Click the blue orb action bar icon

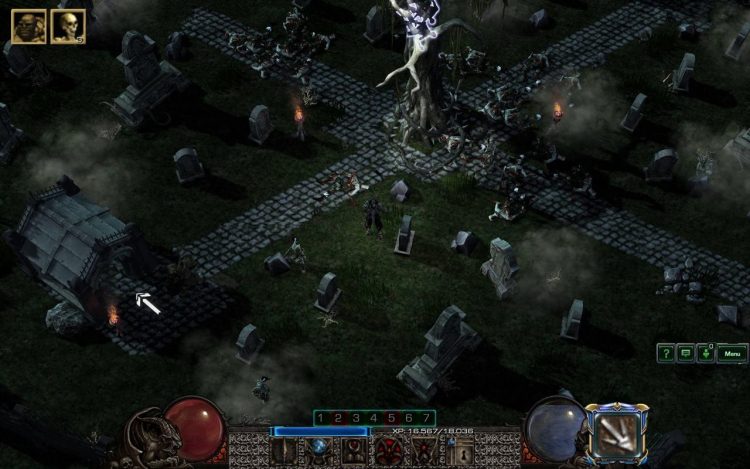tap(320, 449)
